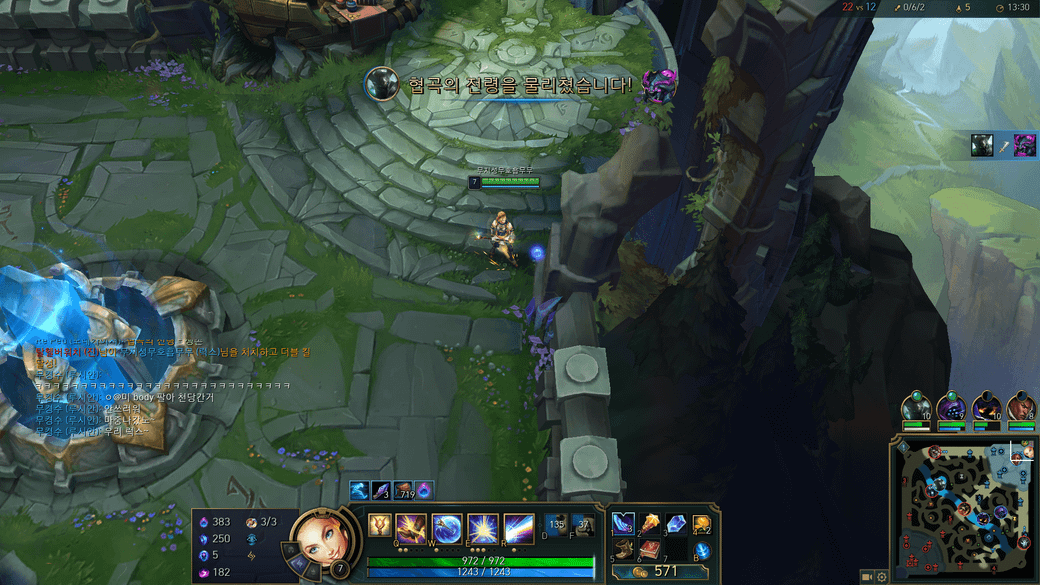Viewport: 1040px width, 585px height.
Task: Click Lux's champion portrait
Action: pos(318,540)
